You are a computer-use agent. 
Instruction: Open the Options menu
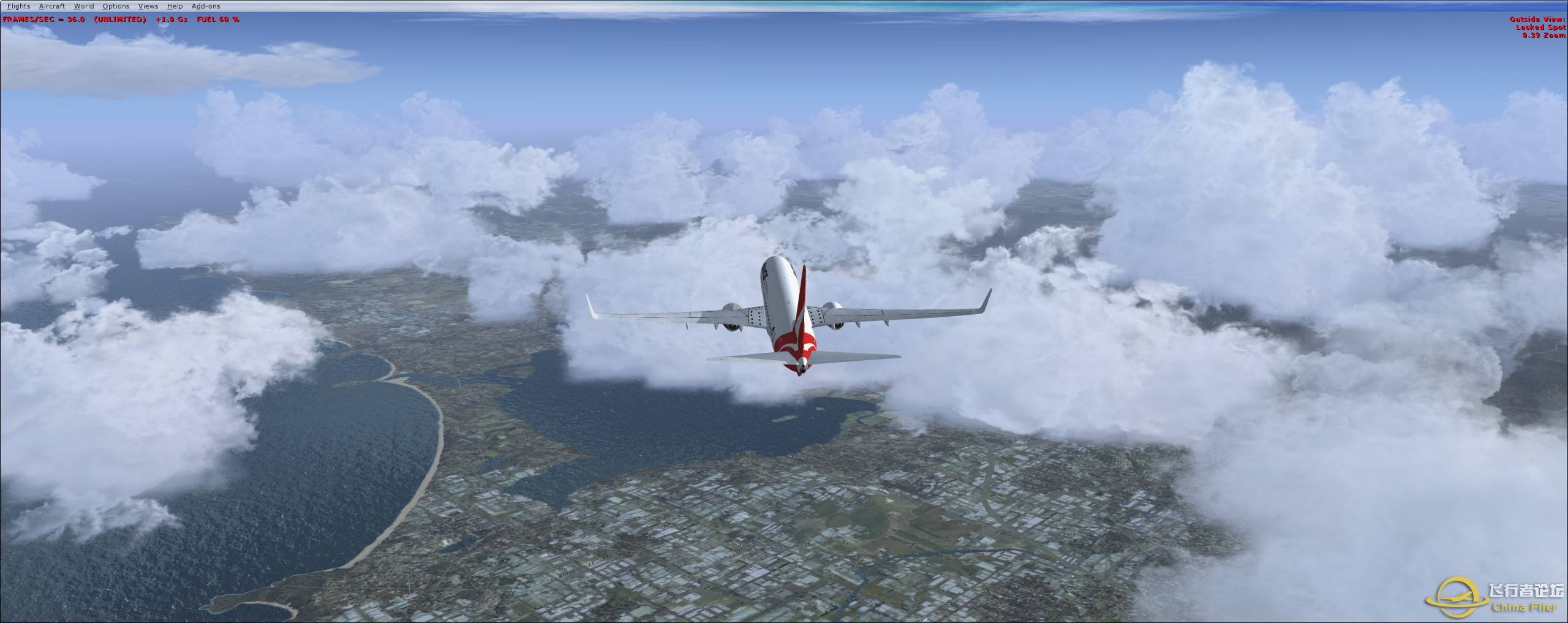click(116, 6)
